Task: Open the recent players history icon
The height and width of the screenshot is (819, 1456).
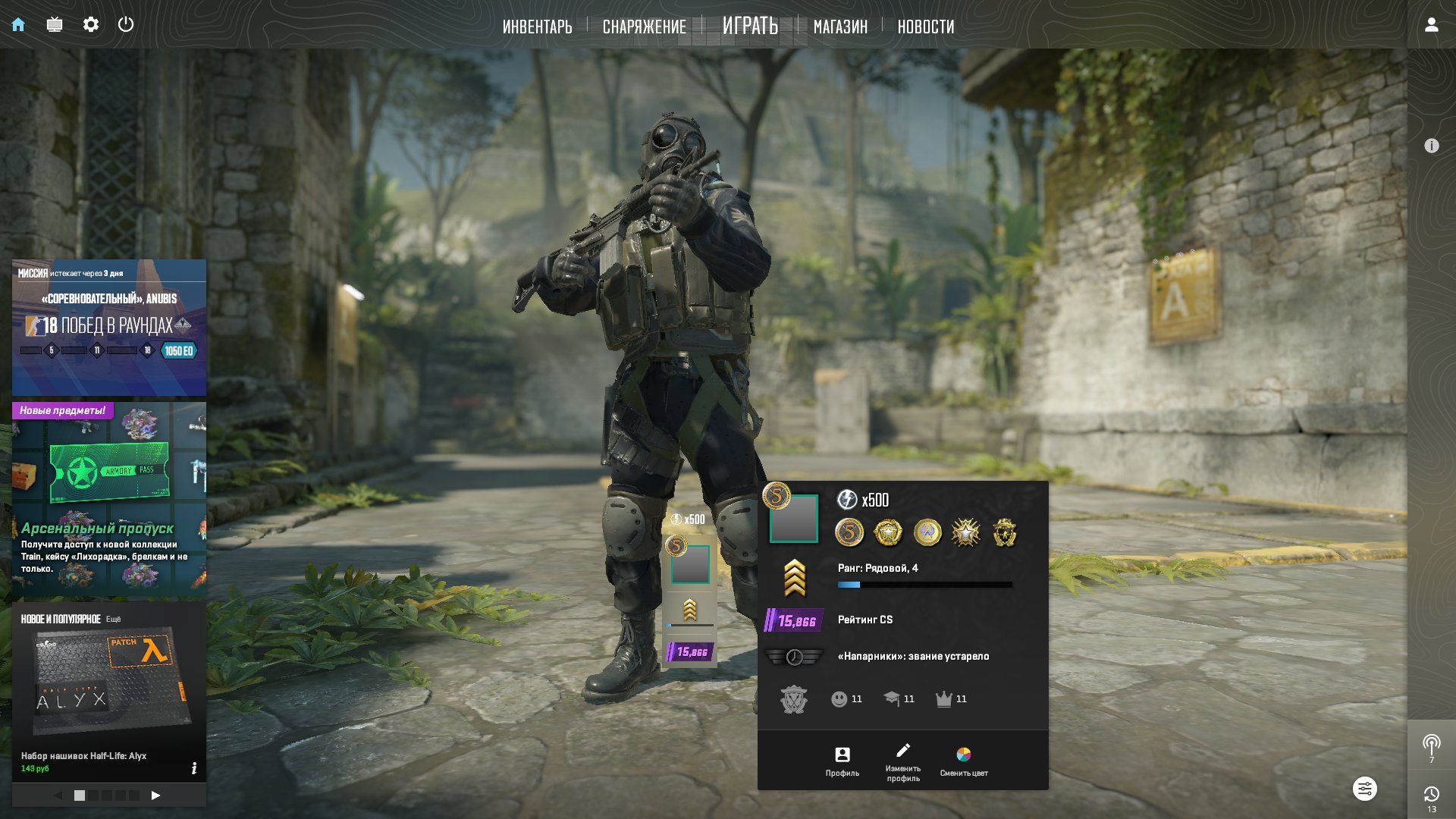Action: (1431, 796)
